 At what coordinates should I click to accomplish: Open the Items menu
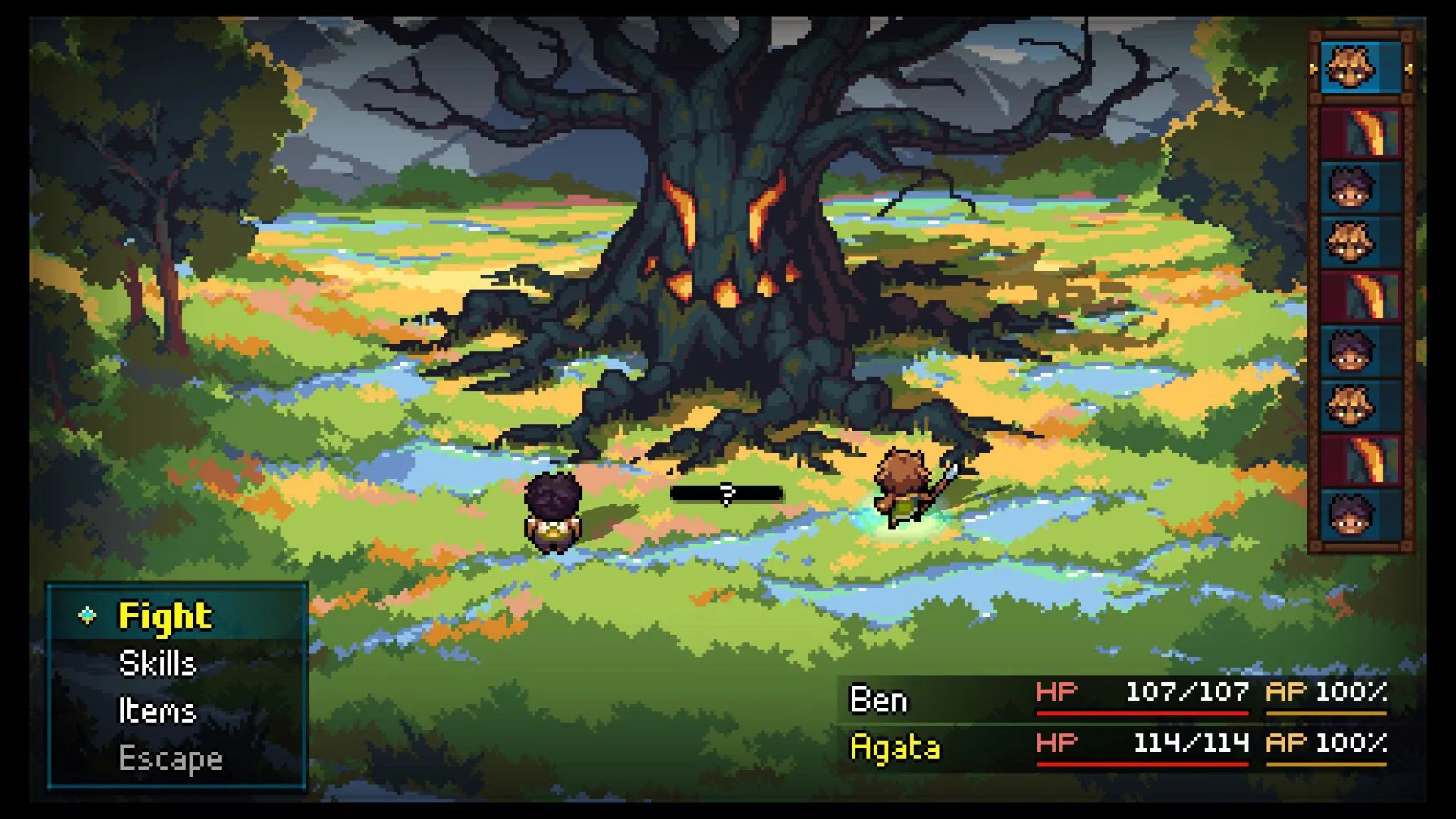point(157,711)
